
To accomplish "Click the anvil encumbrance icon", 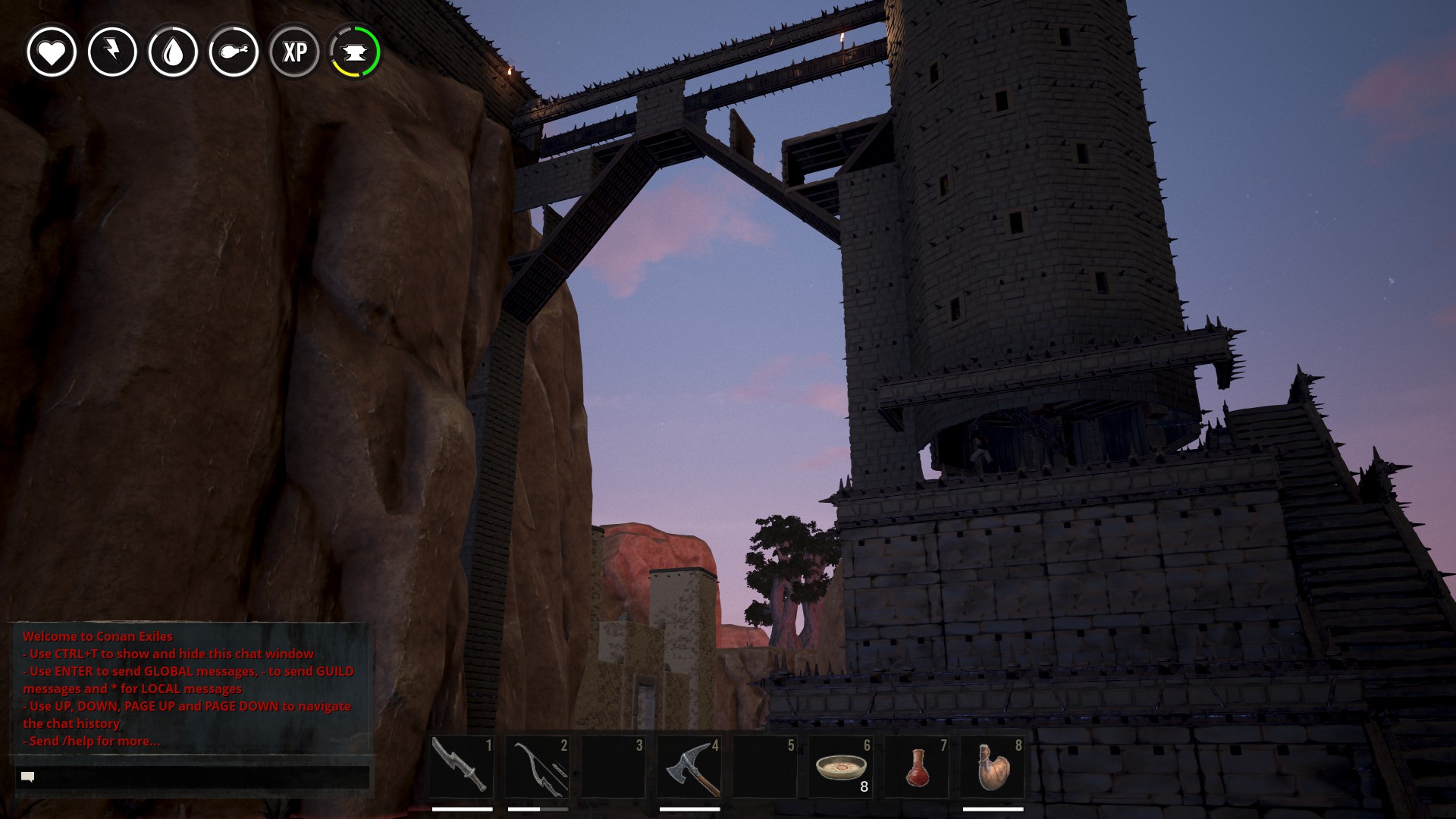I will point(355,52).
